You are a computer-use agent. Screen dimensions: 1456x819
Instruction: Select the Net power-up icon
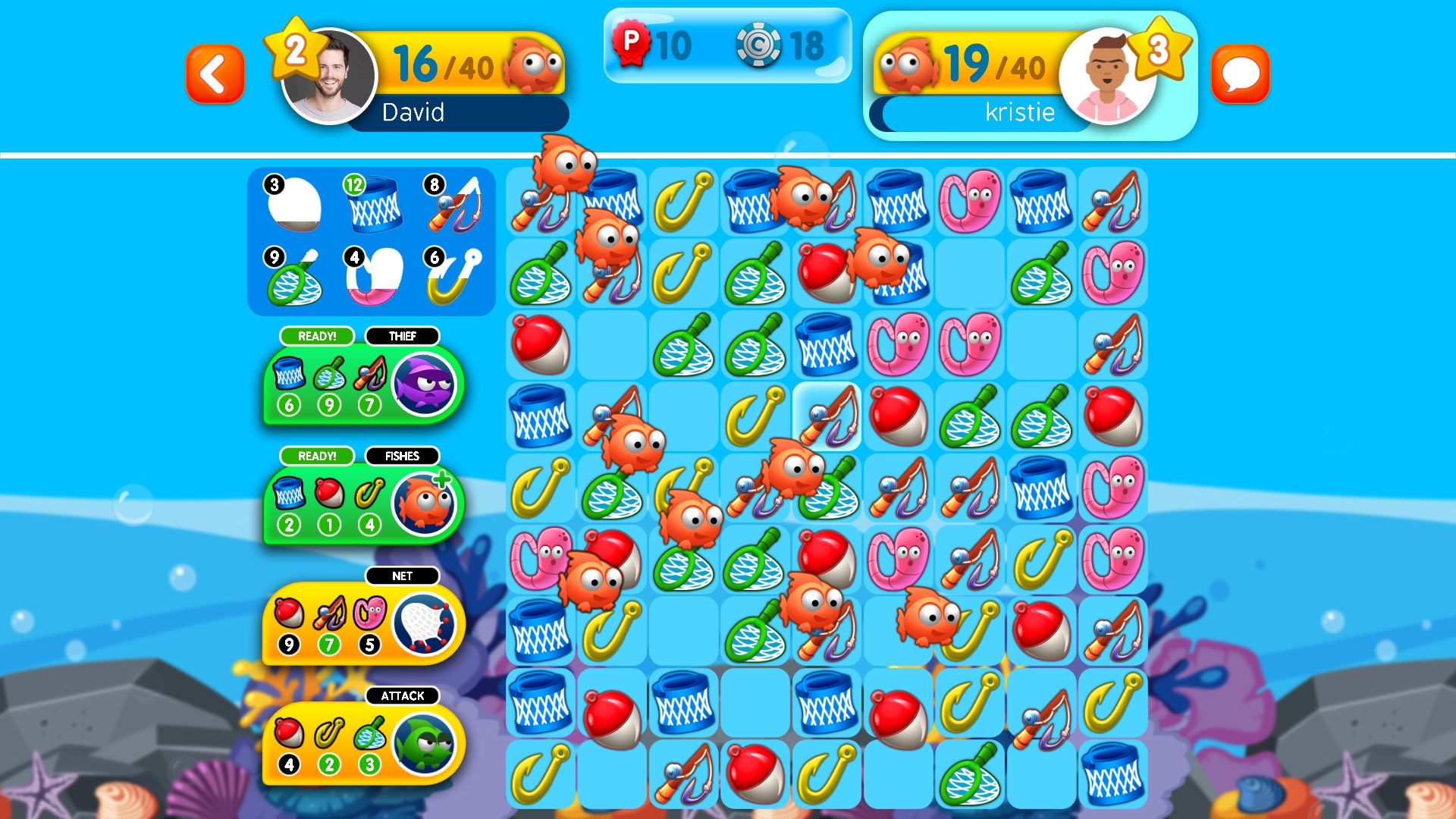(x=425, y=623)
